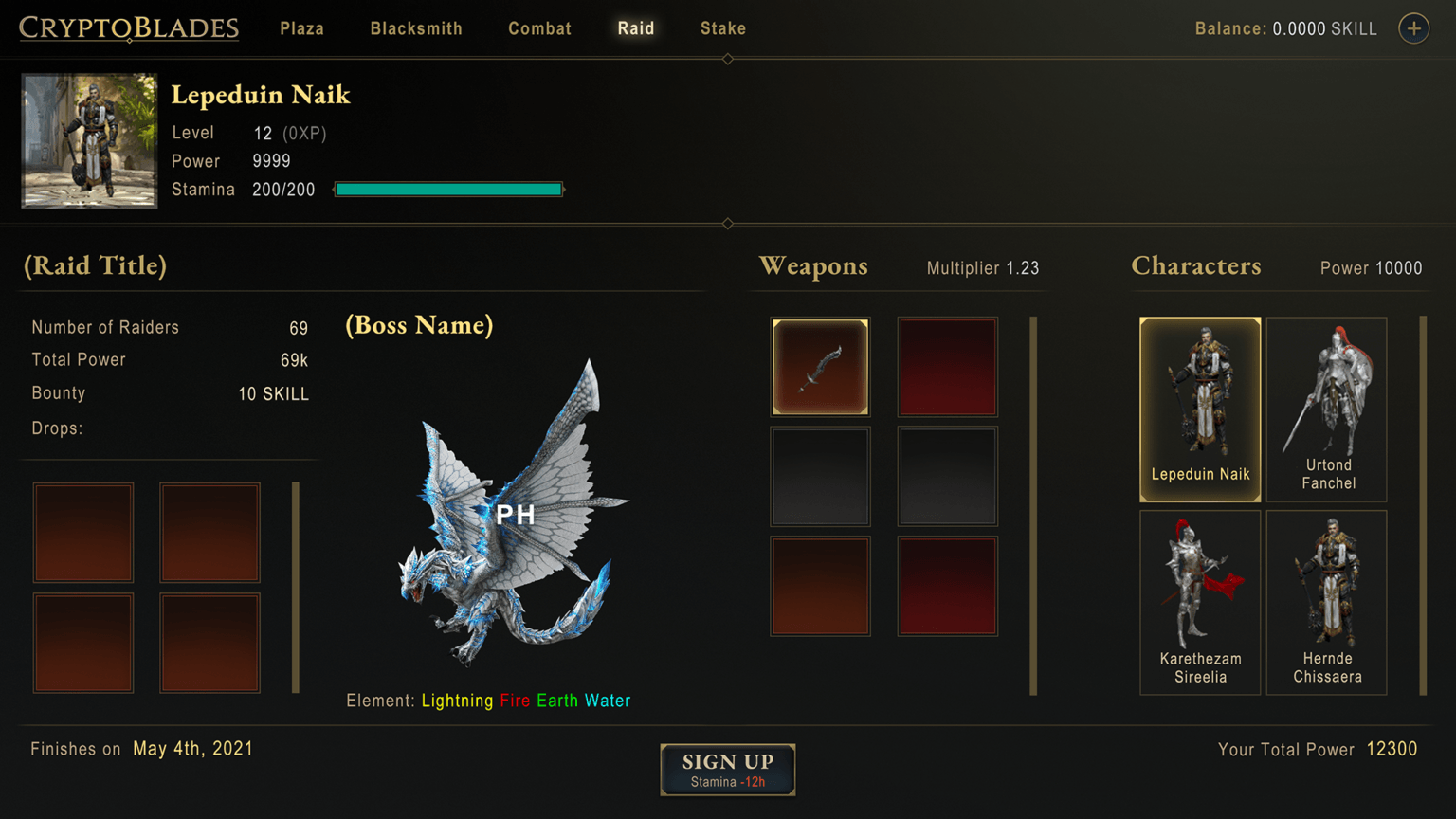The image size is (1456, 819).
Task: Pick the Karethezam Sireelia character card
Action: coord(1200,602)
